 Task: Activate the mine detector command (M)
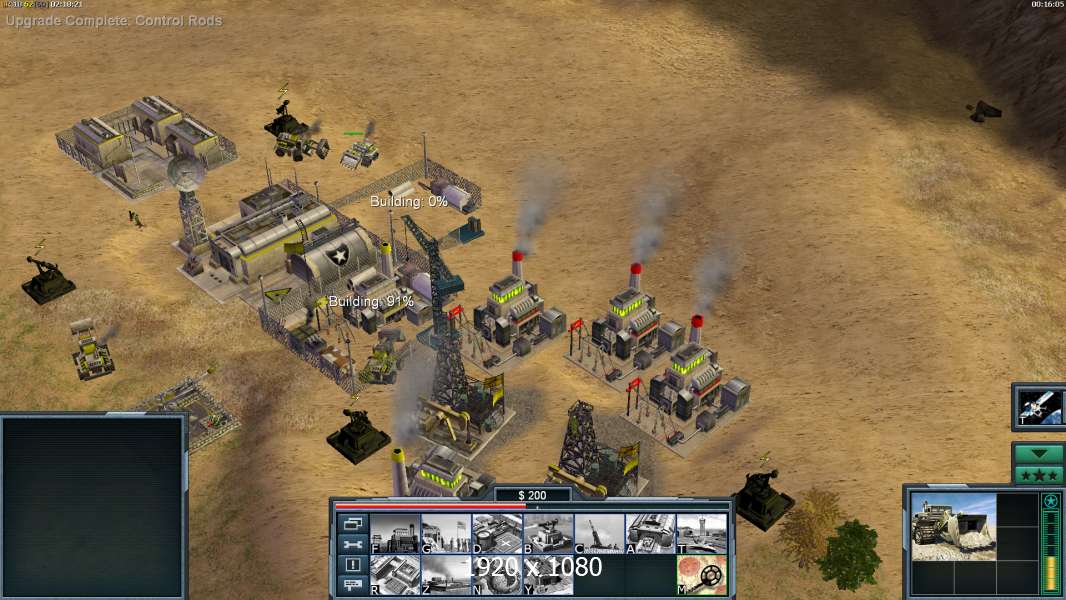click(x=701, y=575)
